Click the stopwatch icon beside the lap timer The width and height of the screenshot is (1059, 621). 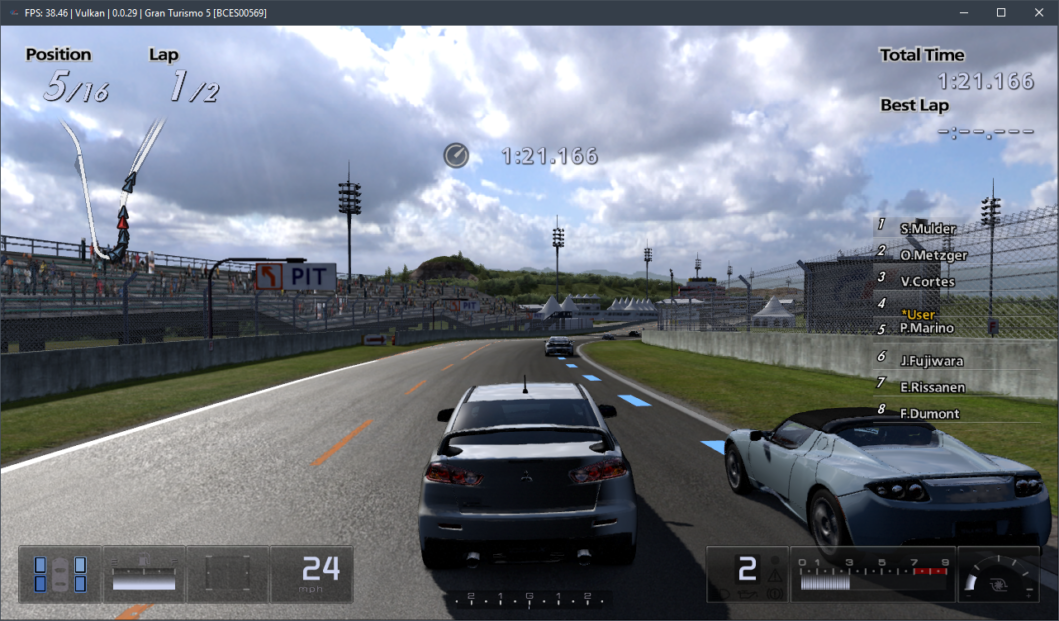click(x=456, y=155)
